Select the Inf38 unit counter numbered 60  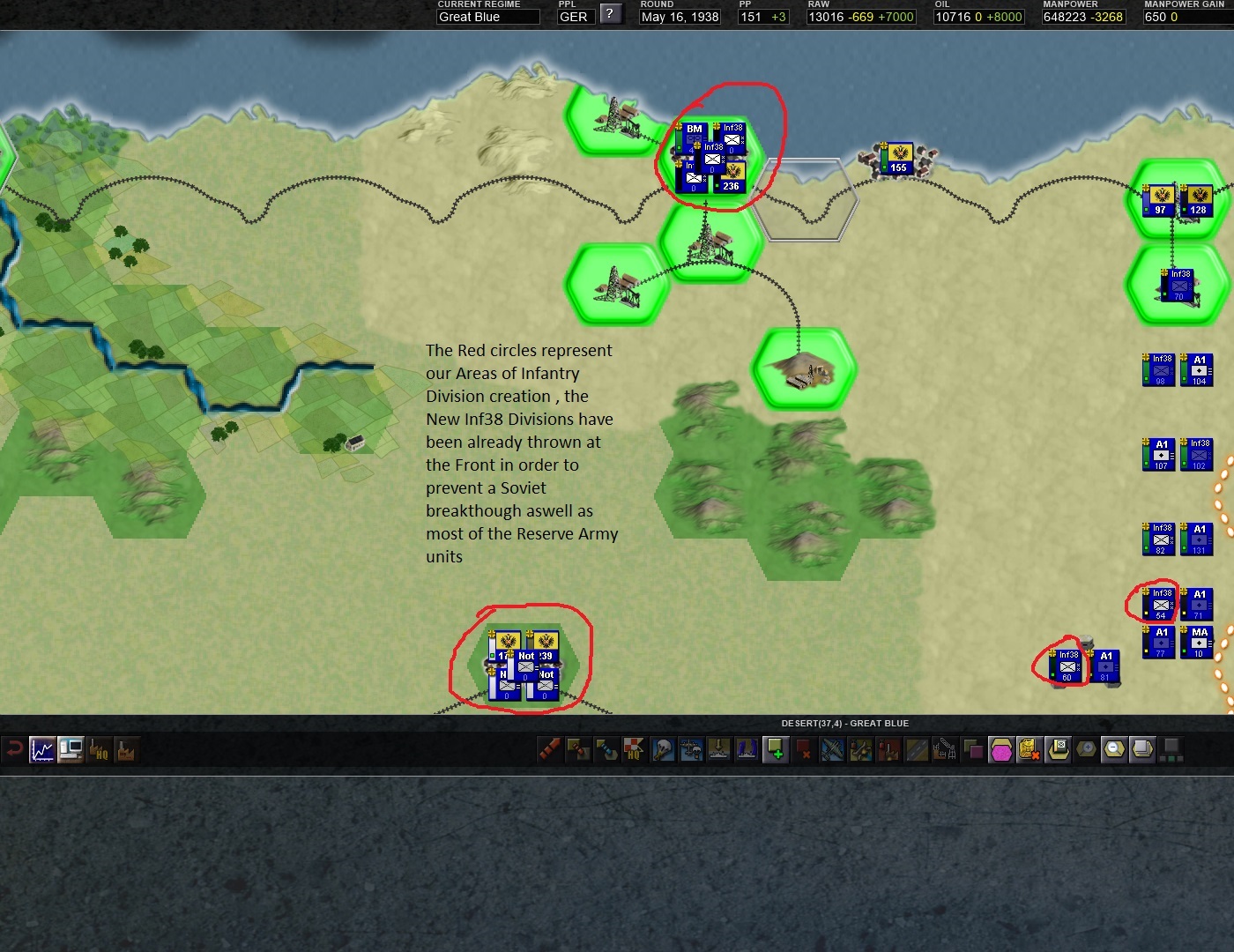pyautogui.click(x=1067, y=666)
